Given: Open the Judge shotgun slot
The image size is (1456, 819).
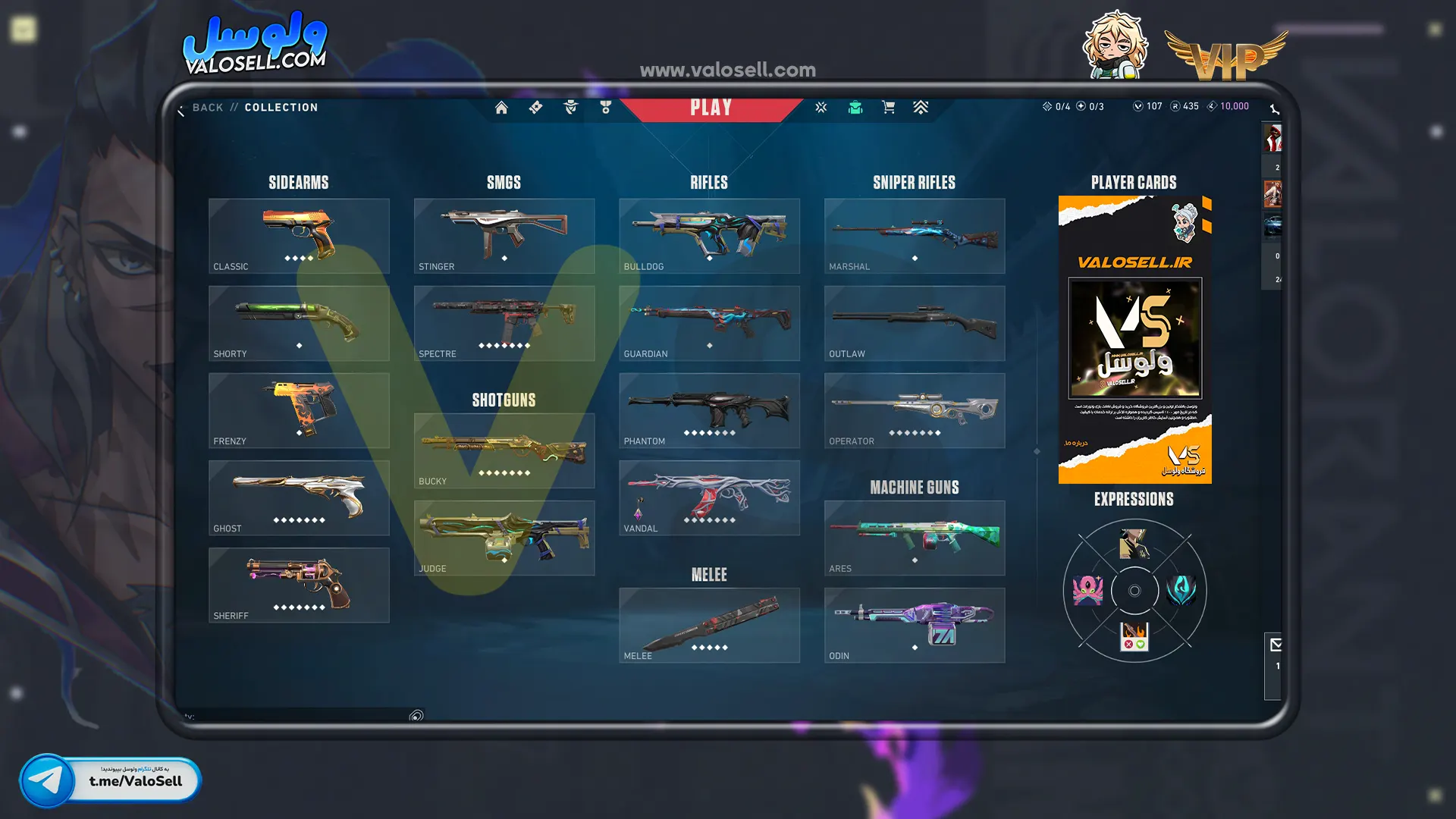Looking at the screenshot, I should coord(504,538).
